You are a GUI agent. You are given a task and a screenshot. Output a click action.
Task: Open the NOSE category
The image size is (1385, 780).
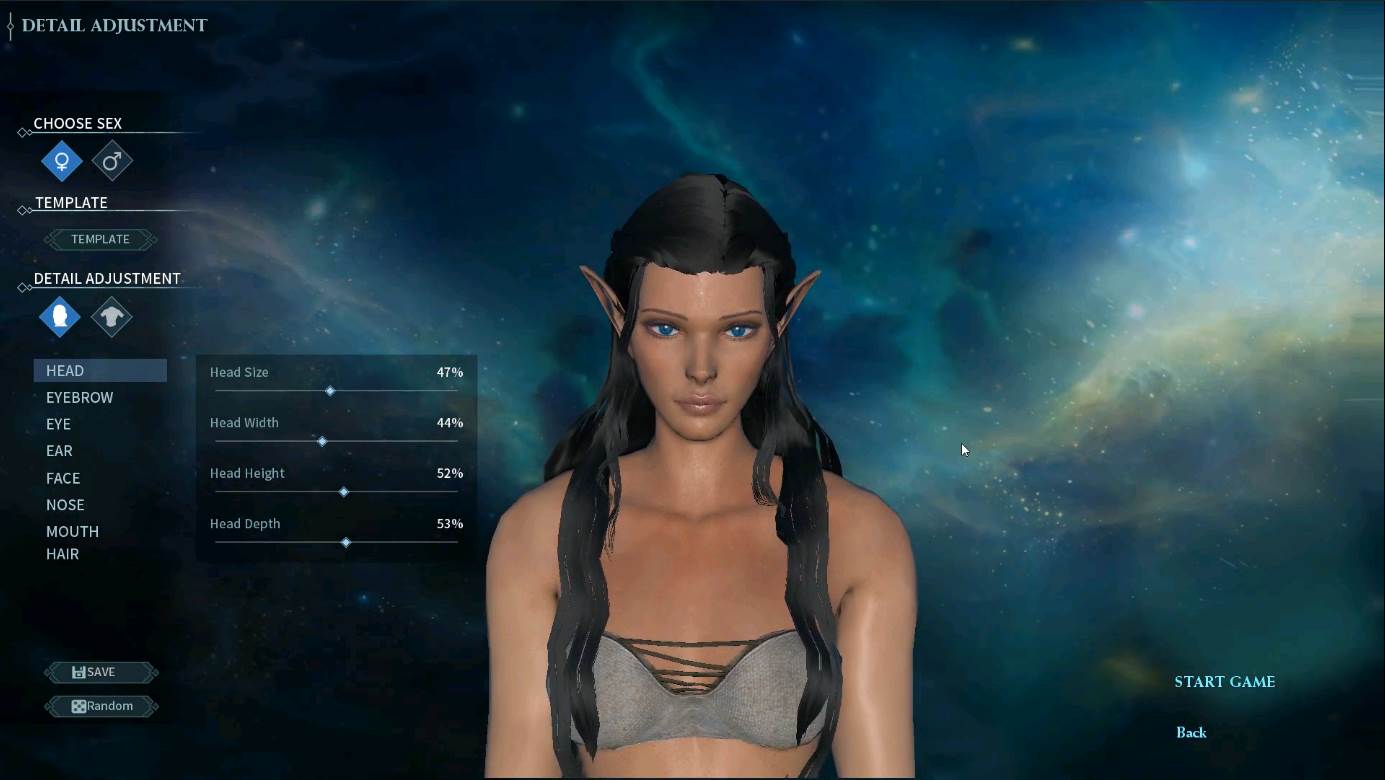point(65,505)
